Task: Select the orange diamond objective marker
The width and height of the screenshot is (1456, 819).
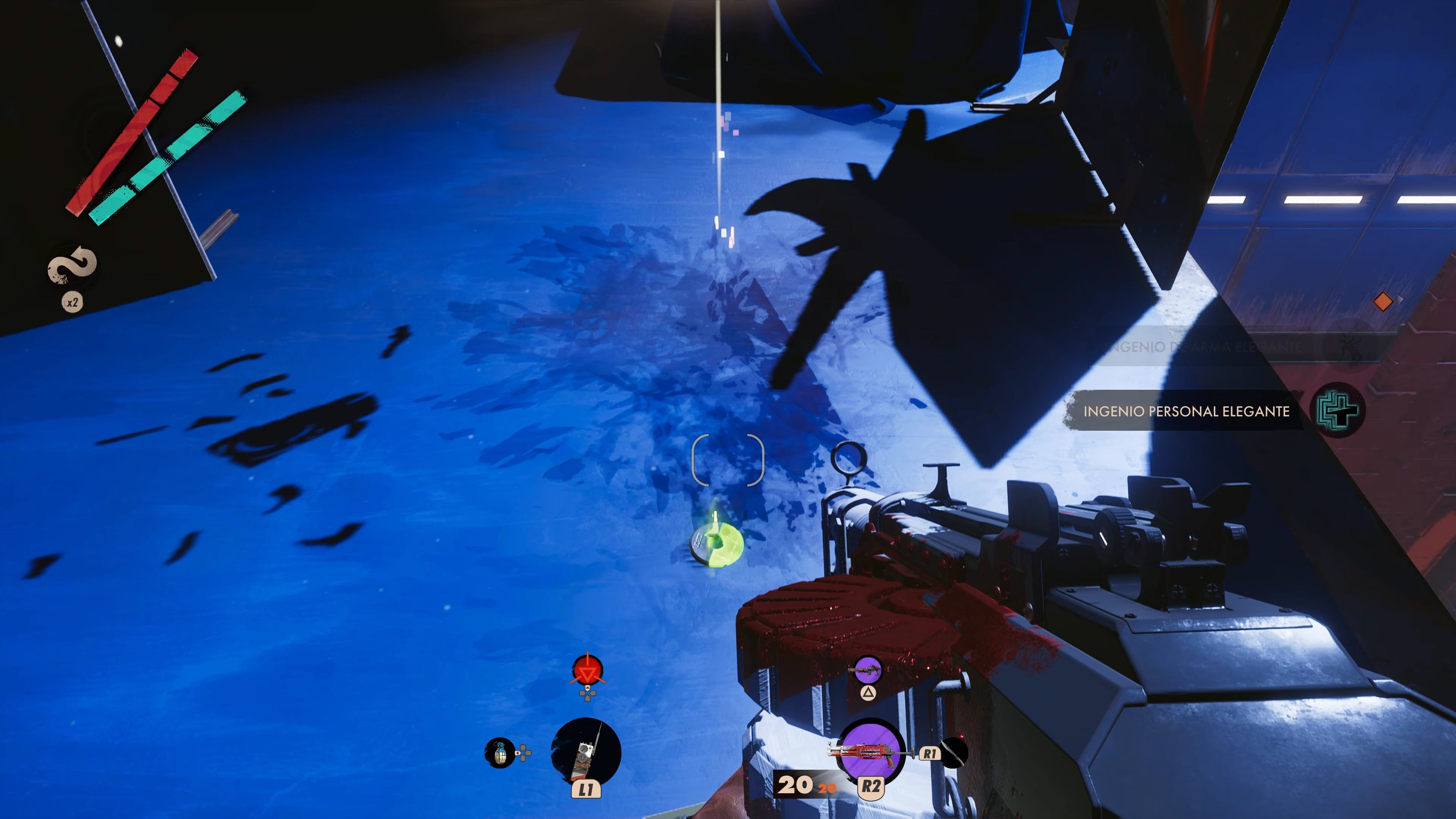Action: coord(1382,301)
